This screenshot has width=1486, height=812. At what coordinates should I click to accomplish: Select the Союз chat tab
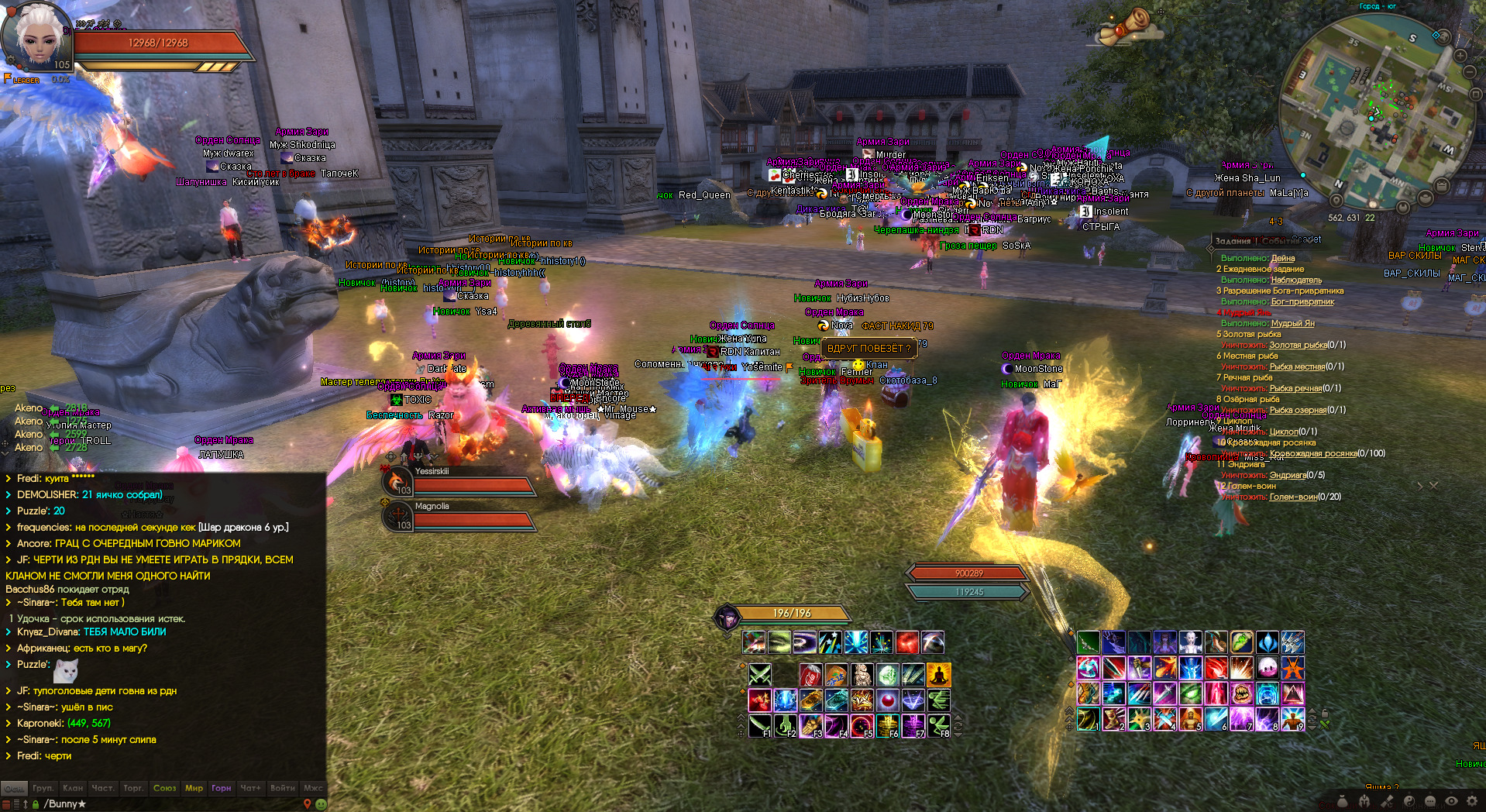(x=164, y=788)
